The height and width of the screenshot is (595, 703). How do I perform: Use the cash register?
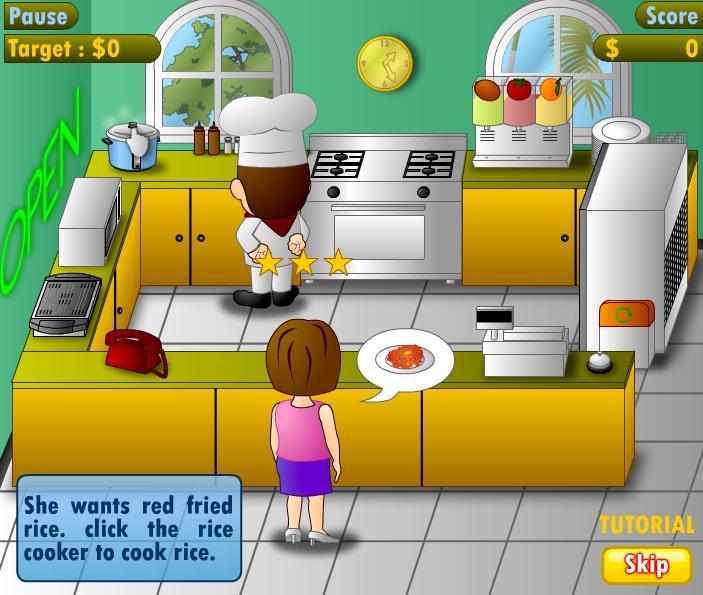tap(520, 345)
